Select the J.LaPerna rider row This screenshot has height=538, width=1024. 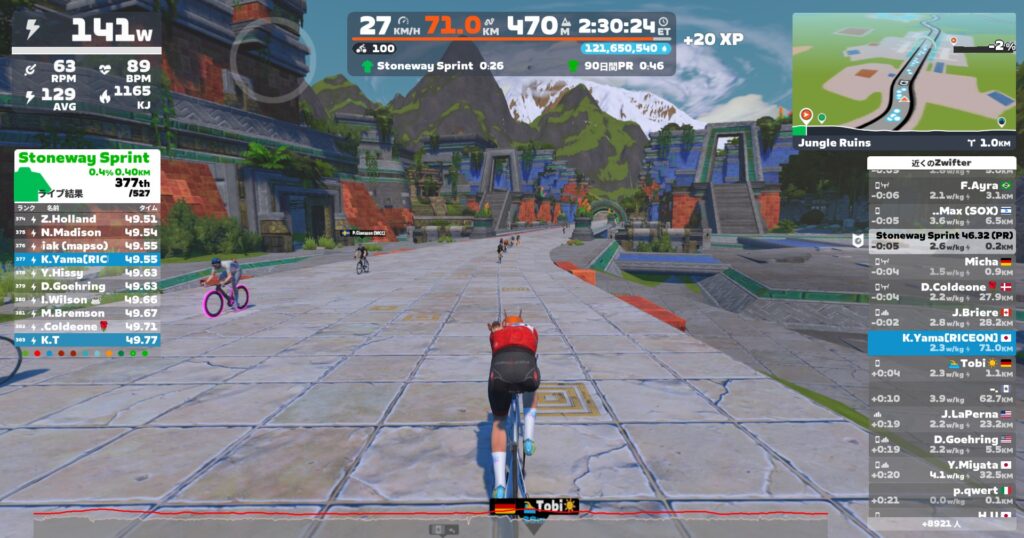click(942, 418)
